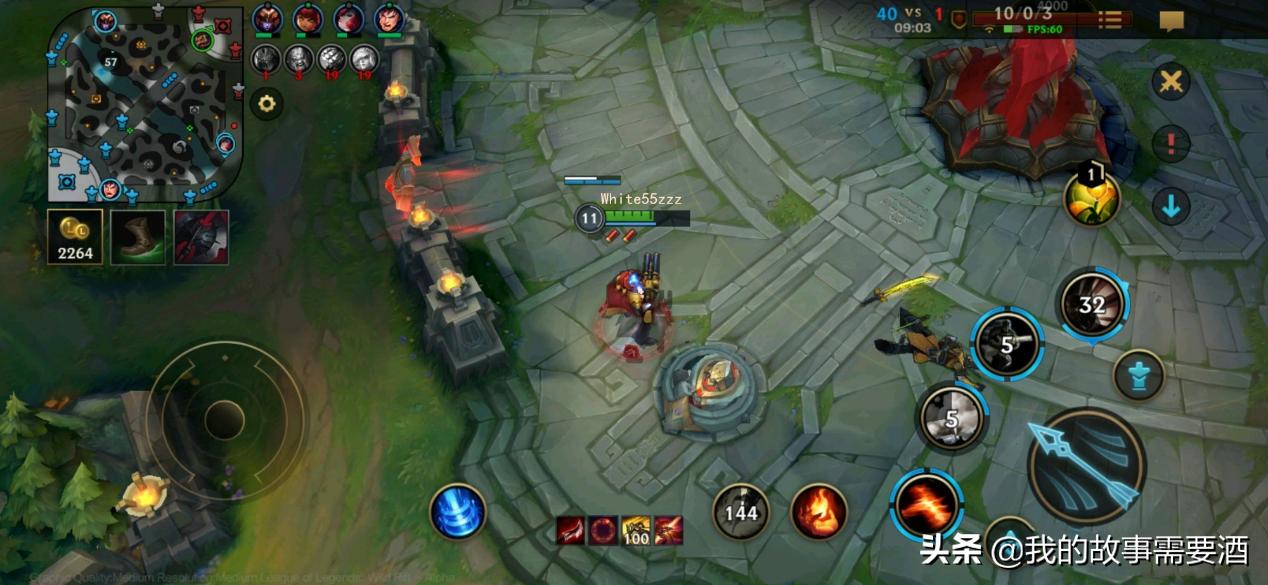This screenshot has width=1268, height=585.
Task: Send the crossed-swords attack ping
Action: (1170, 83)
